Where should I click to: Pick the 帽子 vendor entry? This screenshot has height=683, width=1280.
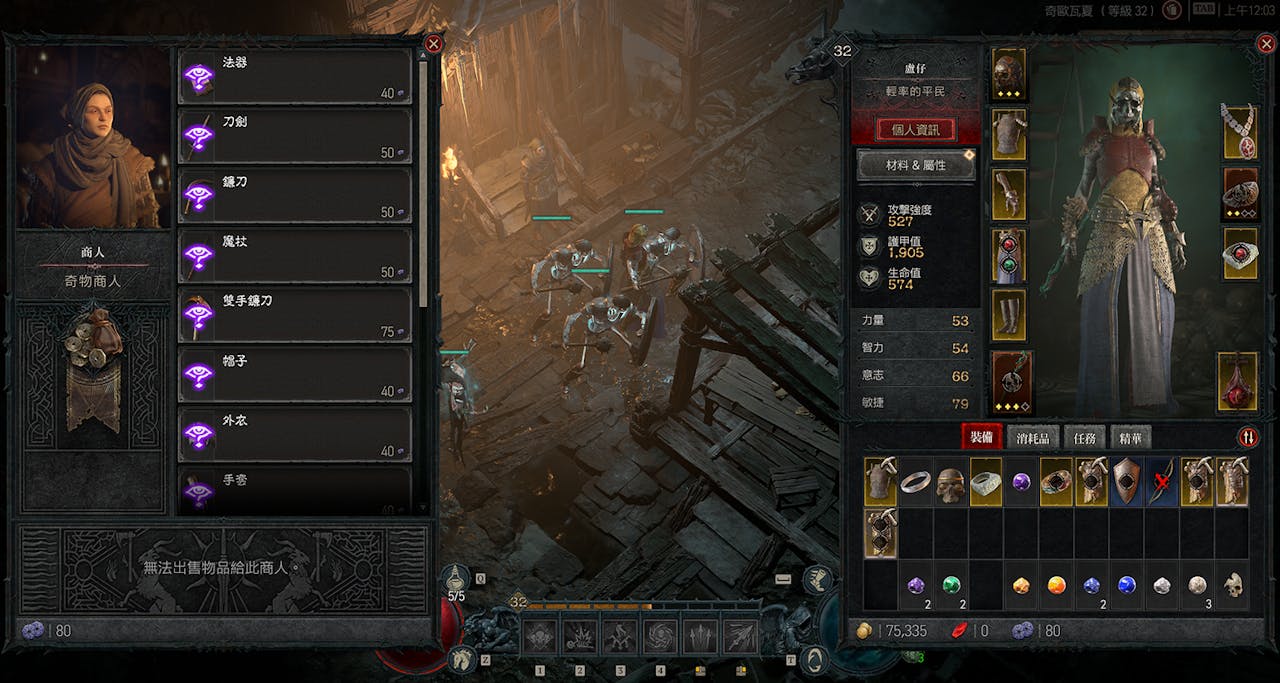pyautogui.click(x=295, y=374)
